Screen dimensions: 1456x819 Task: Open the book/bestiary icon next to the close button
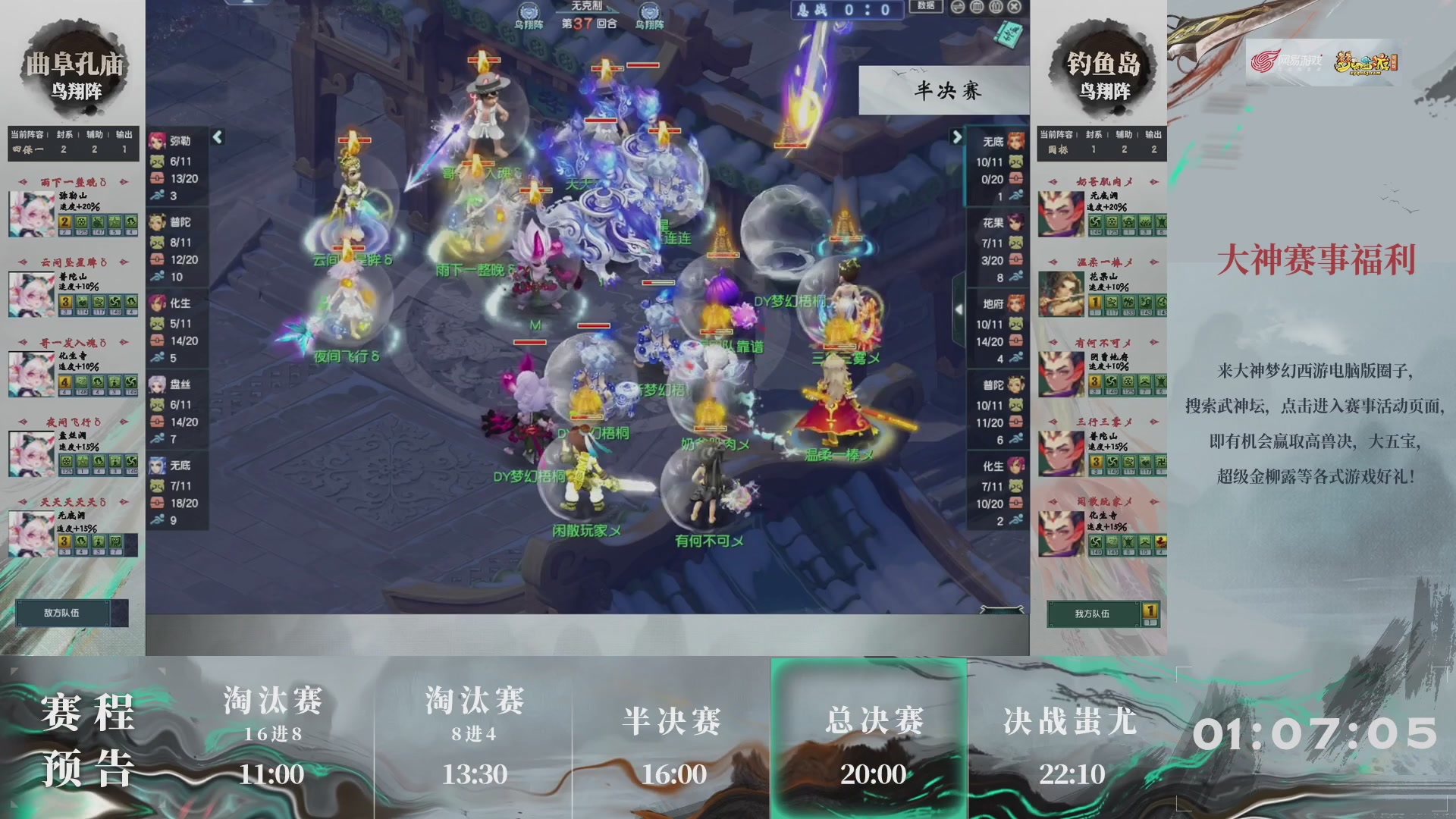click(x=995, y=8)
